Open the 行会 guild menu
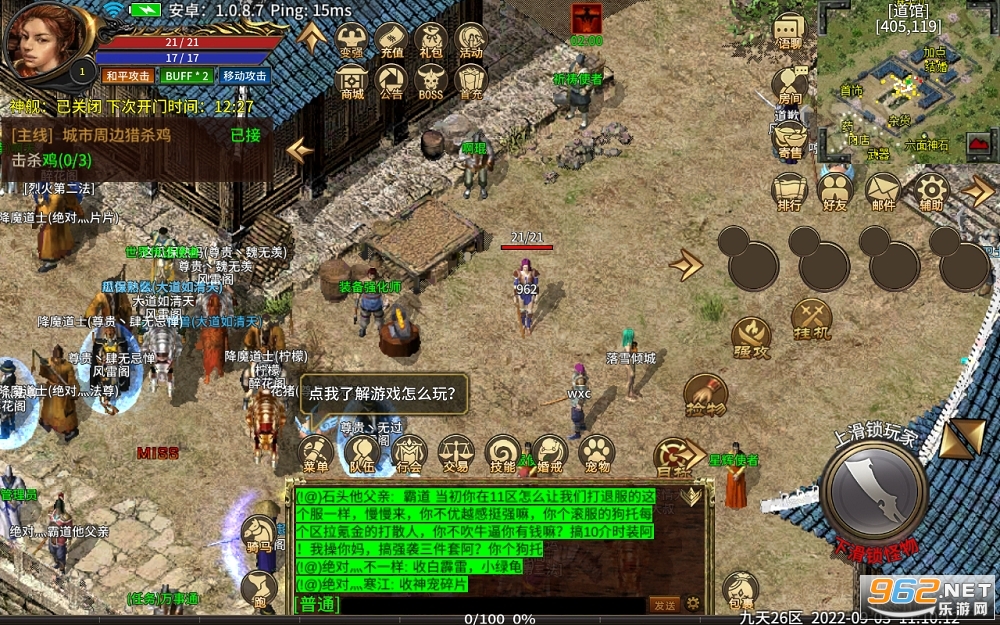This screenshot has width=1000, height=625. tap(409, 455)
